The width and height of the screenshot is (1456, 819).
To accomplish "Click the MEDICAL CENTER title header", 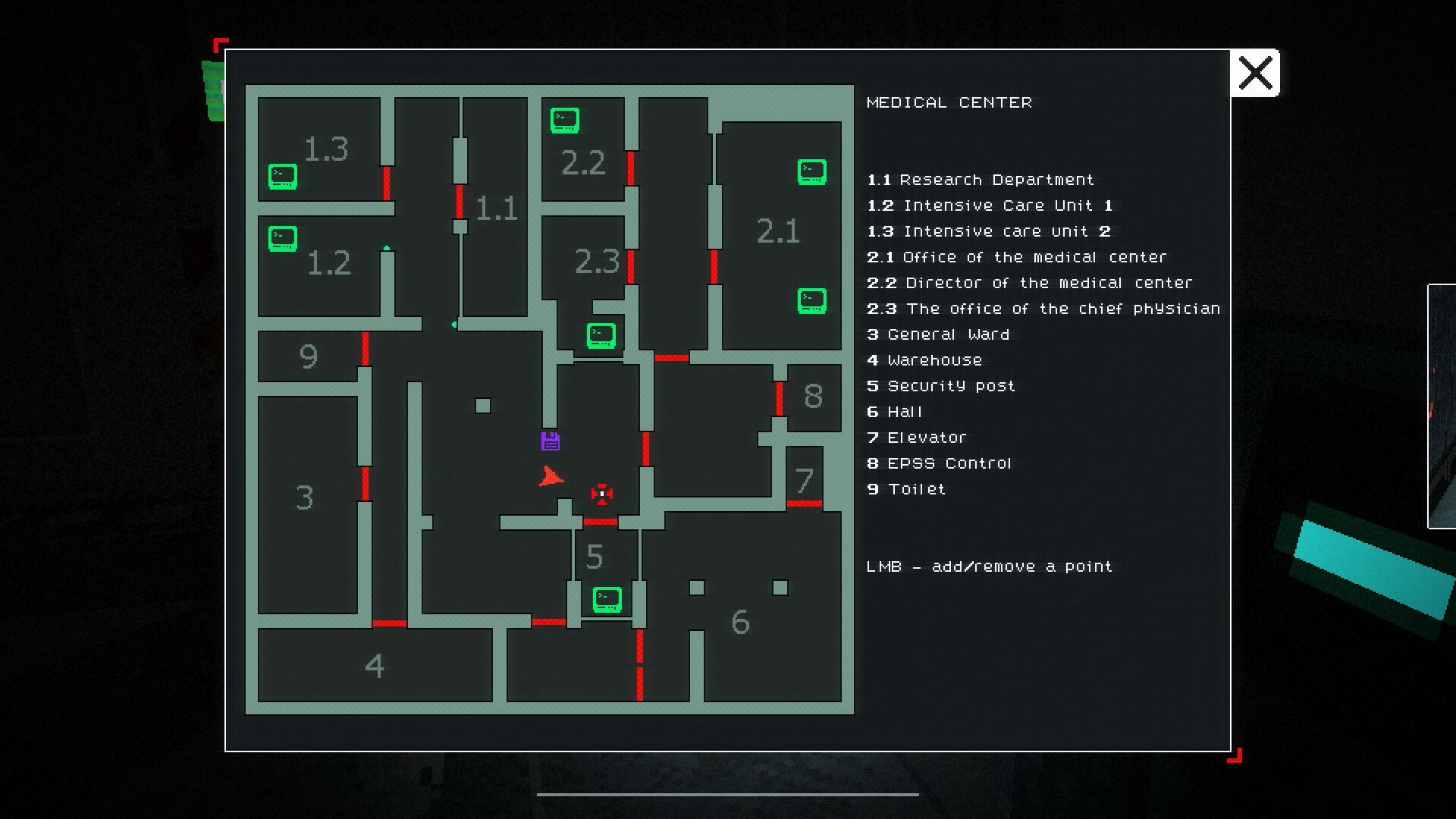I will tap(949, 102).
